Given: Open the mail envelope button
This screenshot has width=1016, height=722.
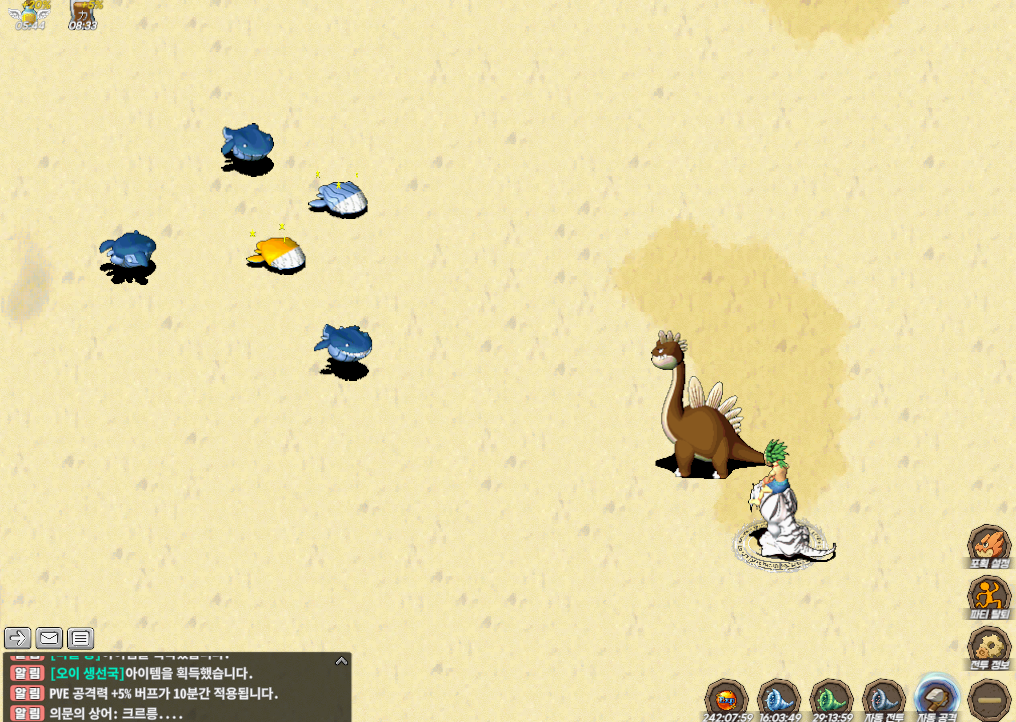Looking at the screenshot, I should click(49, 638).
